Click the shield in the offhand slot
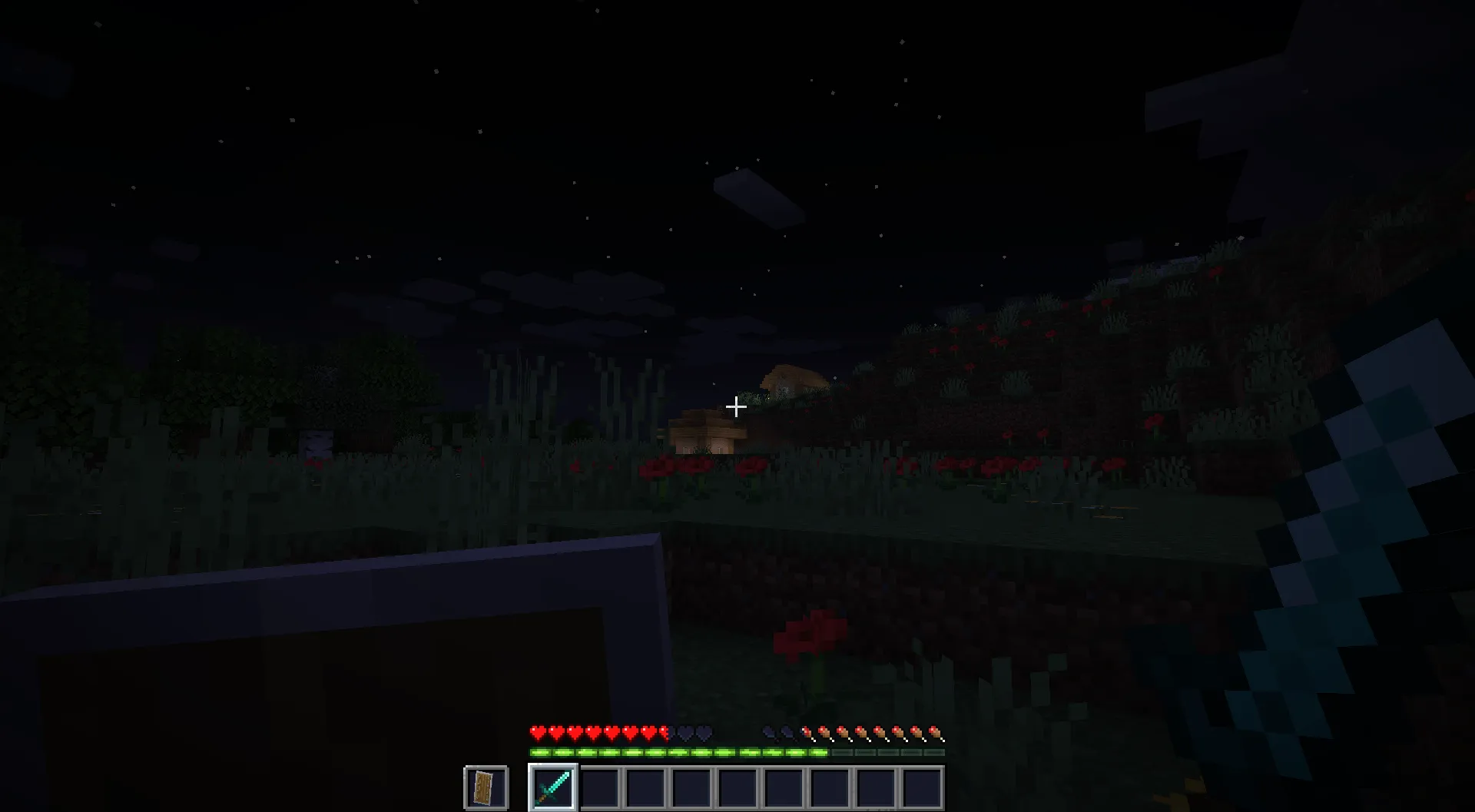 click(x=485, y=785)
